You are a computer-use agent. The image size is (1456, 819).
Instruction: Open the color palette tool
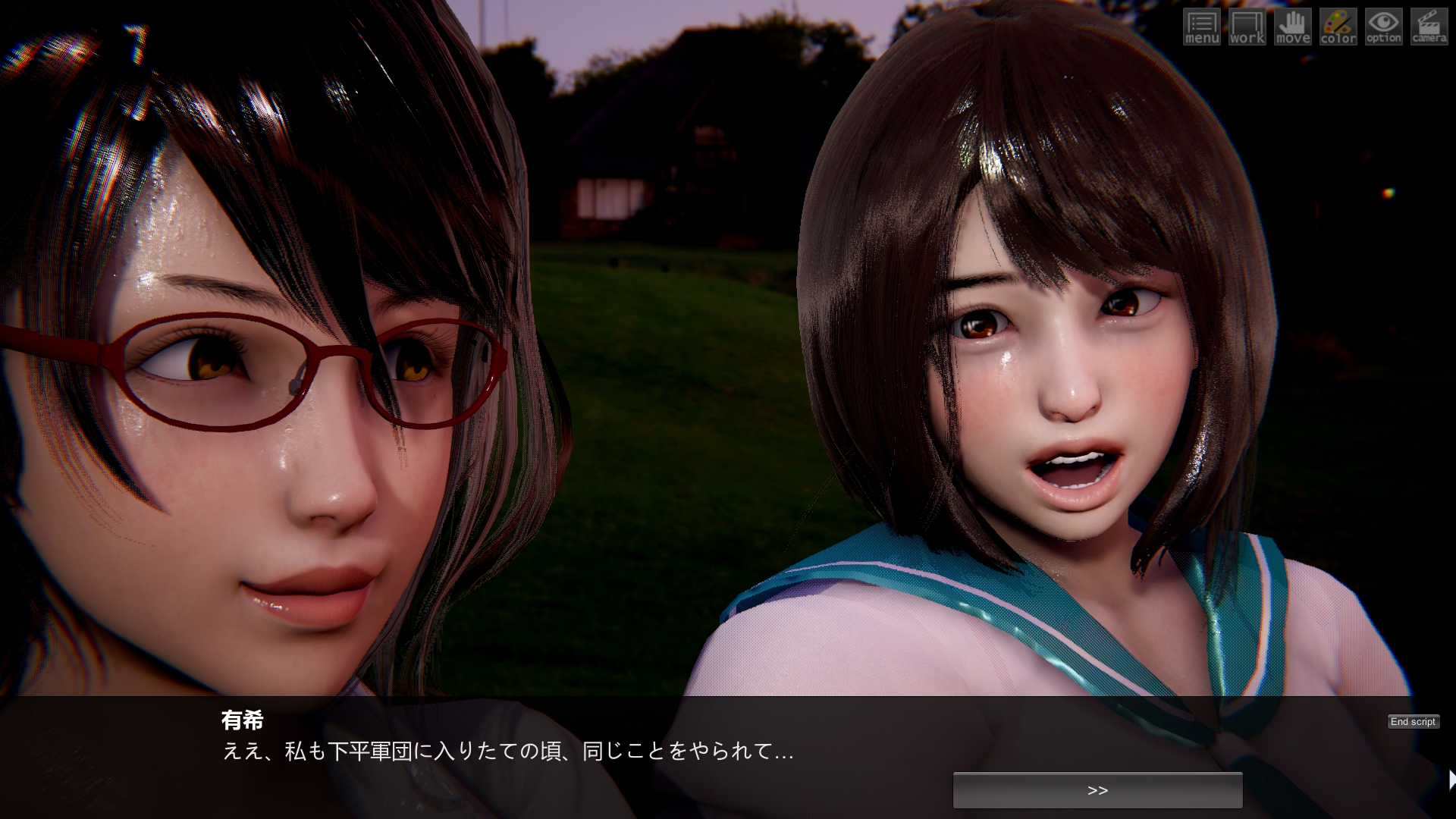click(x=1338, y=27)
